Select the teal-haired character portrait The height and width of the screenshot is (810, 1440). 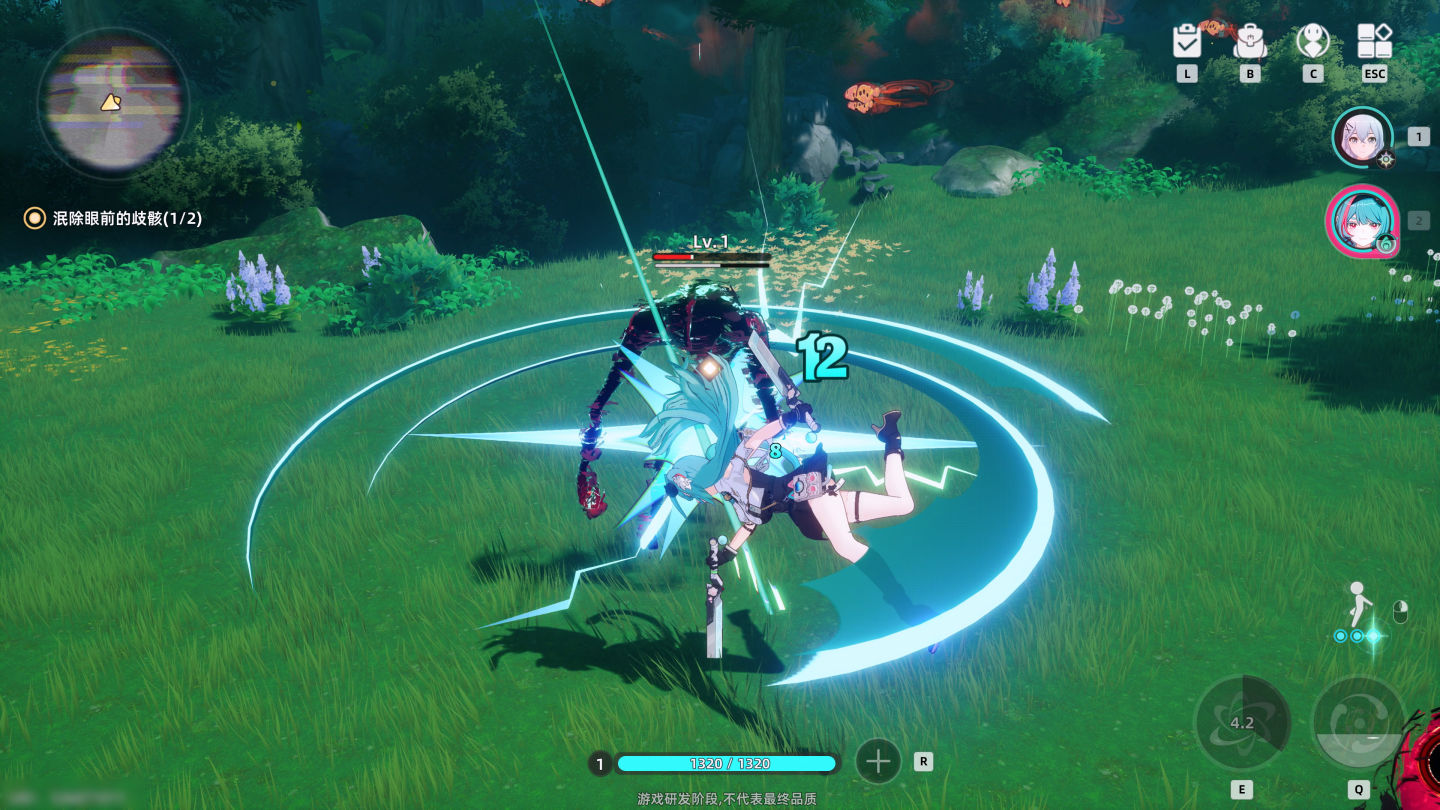pos(1361,221)
